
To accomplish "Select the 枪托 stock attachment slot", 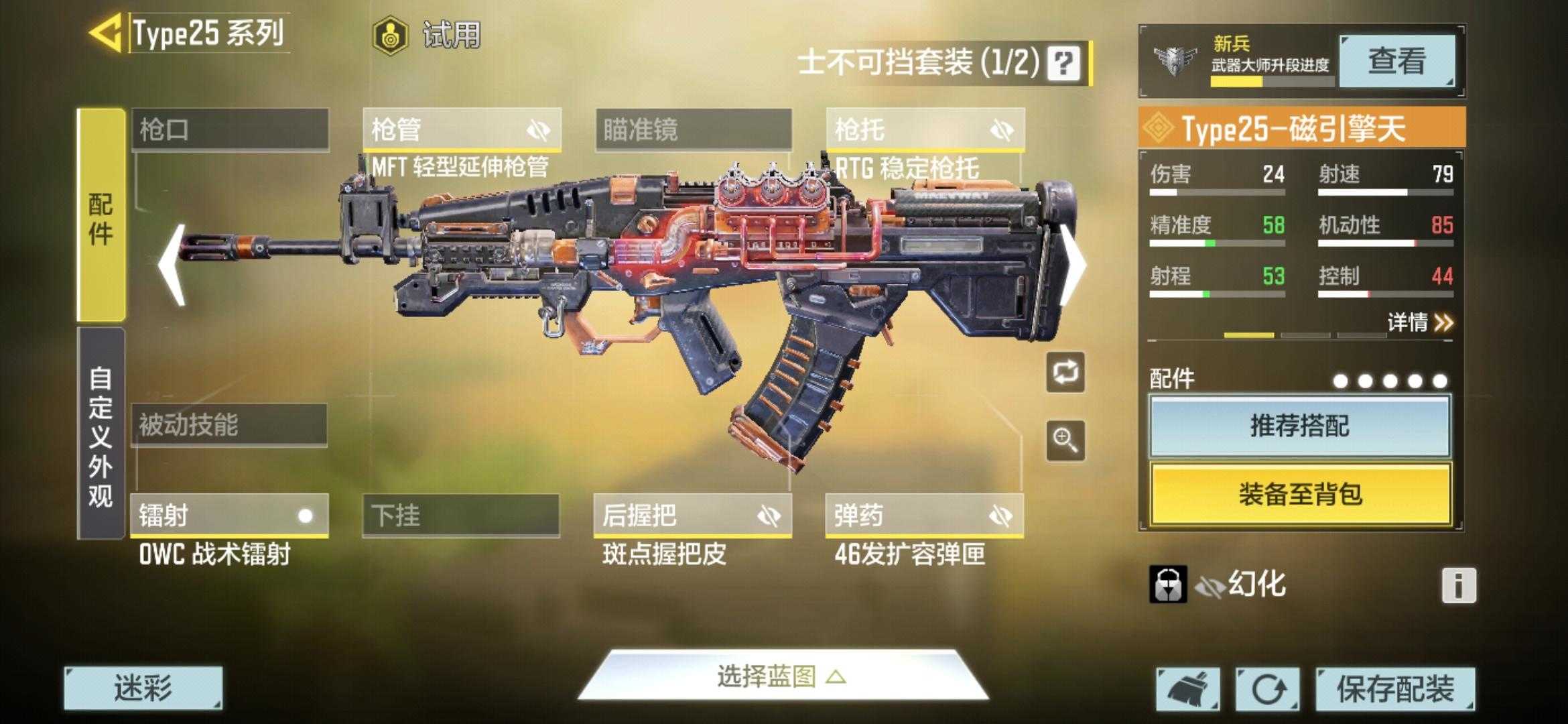I will 925,129.
